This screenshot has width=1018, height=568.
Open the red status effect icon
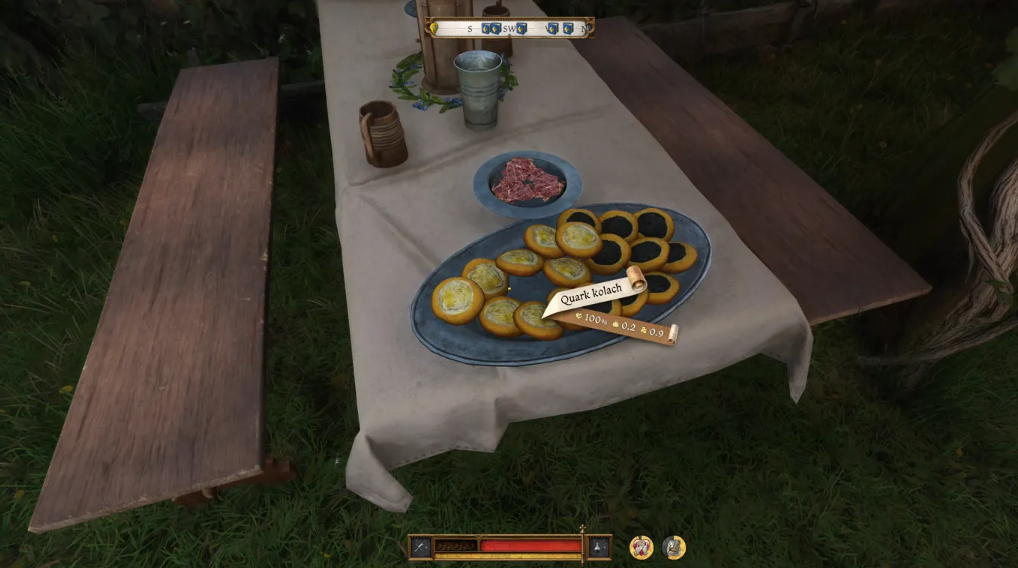[x=641, y=547]
